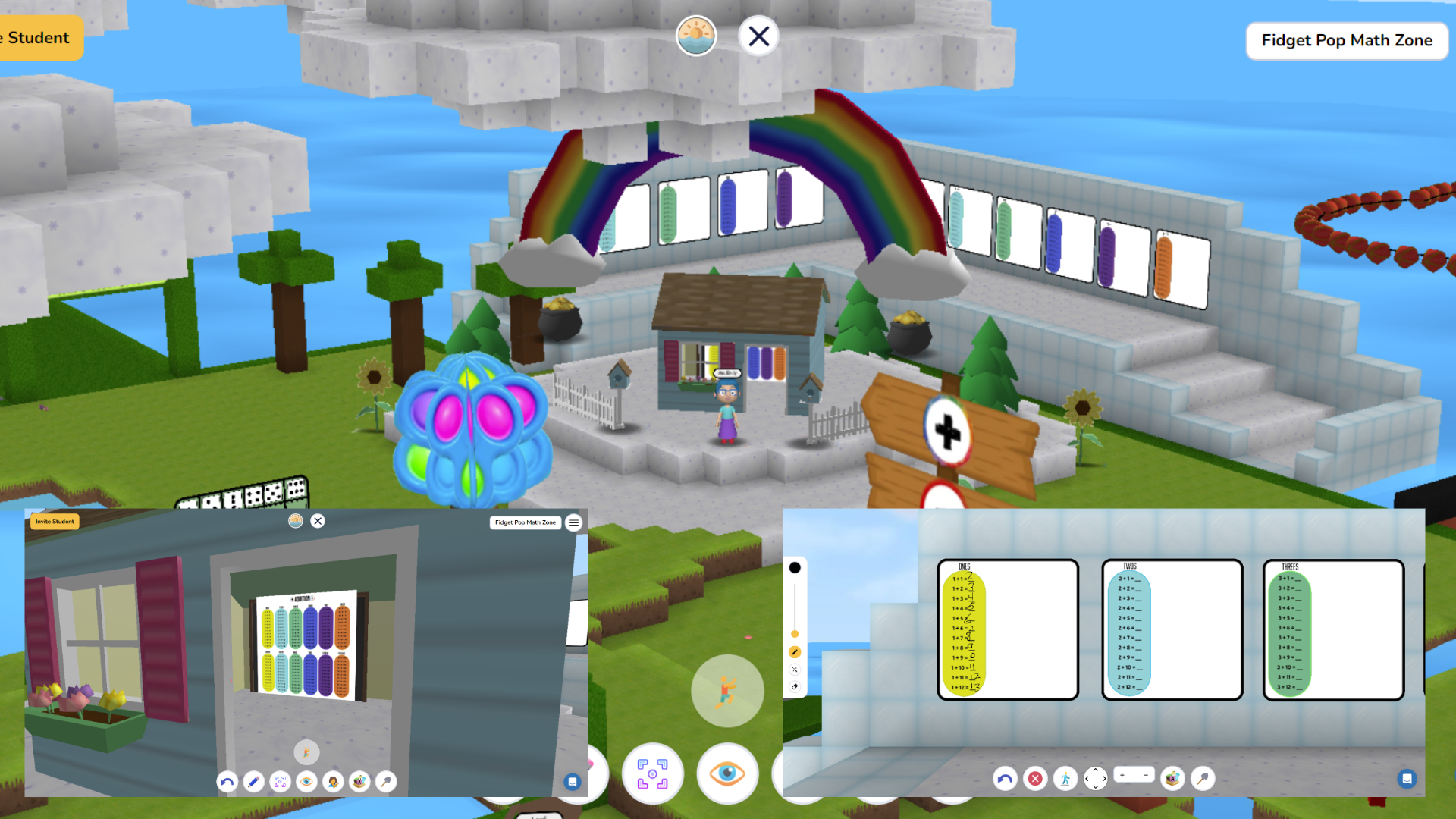
Task: Select the Shovel digging tool
Action: click(1205, 778)
